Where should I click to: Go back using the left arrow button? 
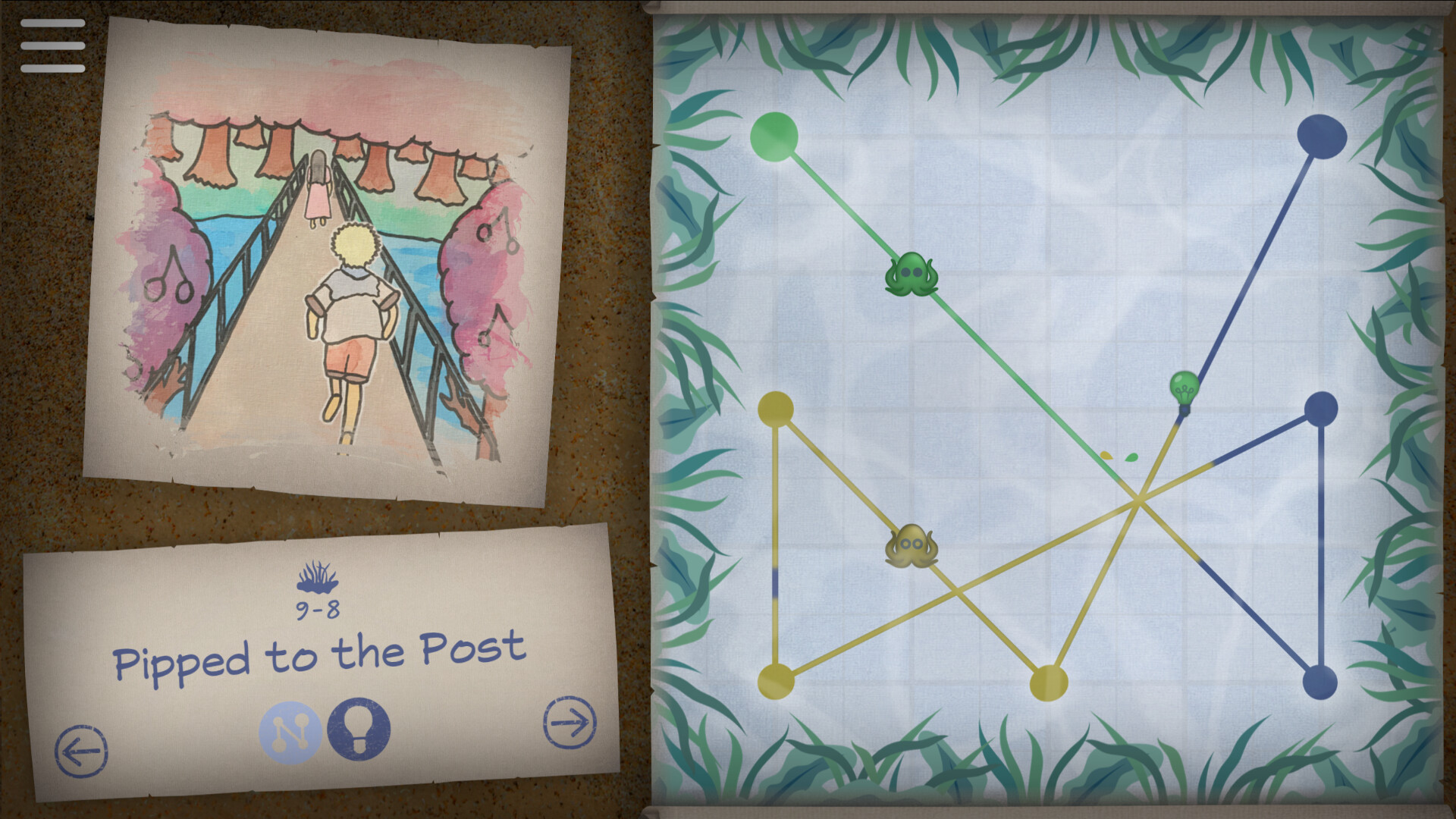(x=82, y=752)
